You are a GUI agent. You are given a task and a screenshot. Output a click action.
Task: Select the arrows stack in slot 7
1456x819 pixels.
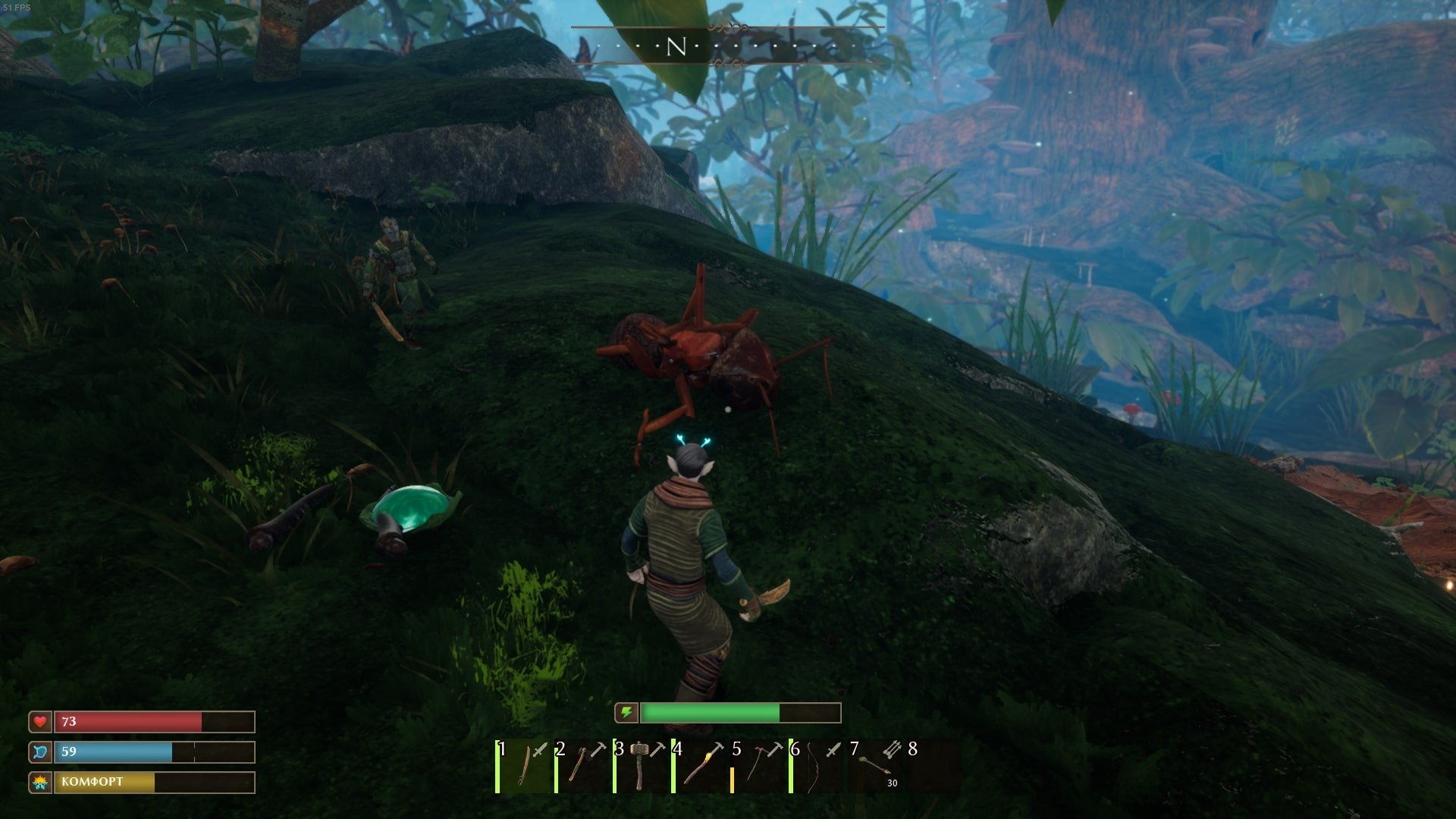tap(877, 767)
